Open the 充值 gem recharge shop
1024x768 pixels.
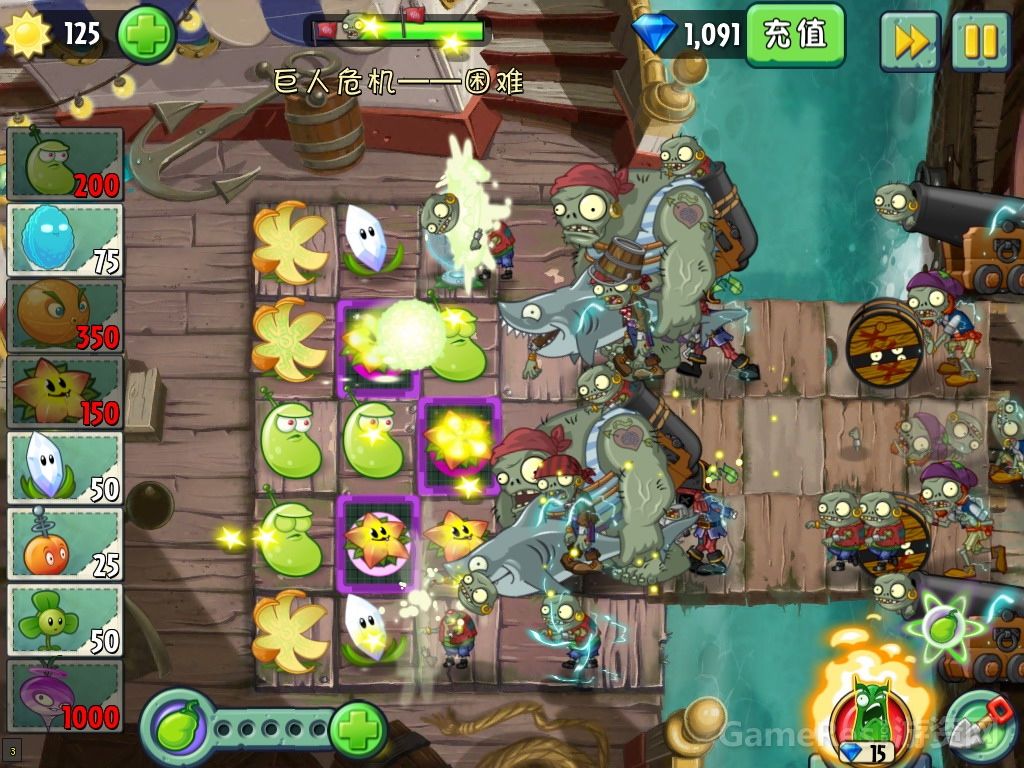795,35
